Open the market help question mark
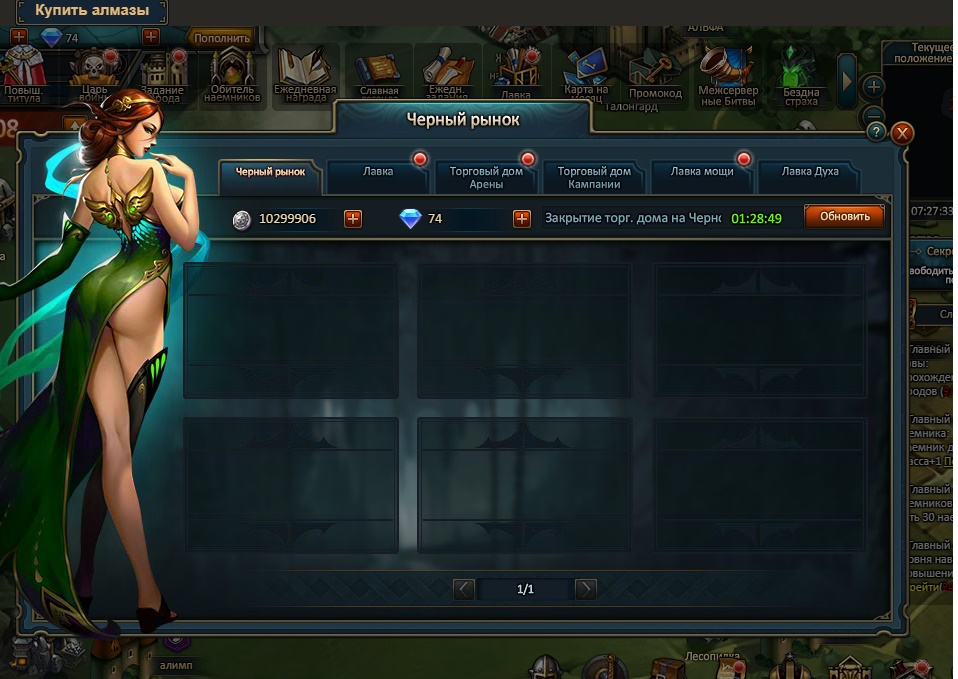The height and width of the screenshot is (679, 958). pyautogui.click(x=876, y=132)
